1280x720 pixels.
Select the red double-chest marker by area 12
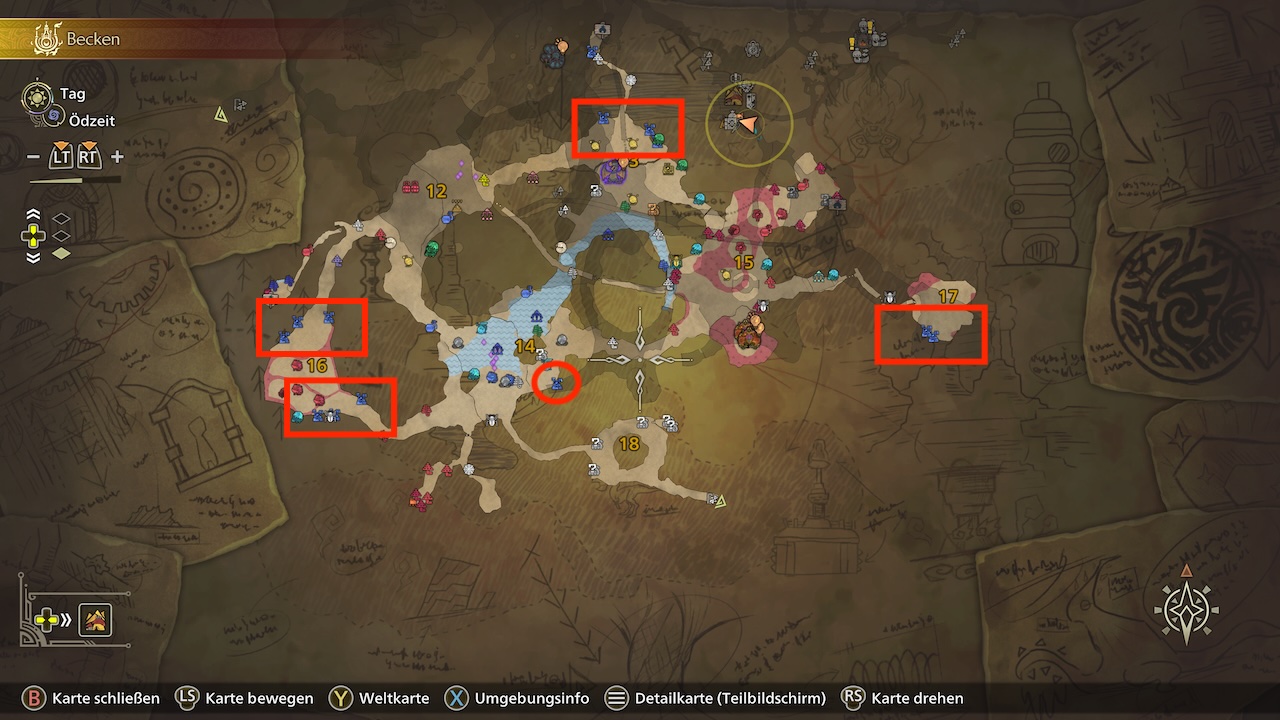tap(410, 187)
